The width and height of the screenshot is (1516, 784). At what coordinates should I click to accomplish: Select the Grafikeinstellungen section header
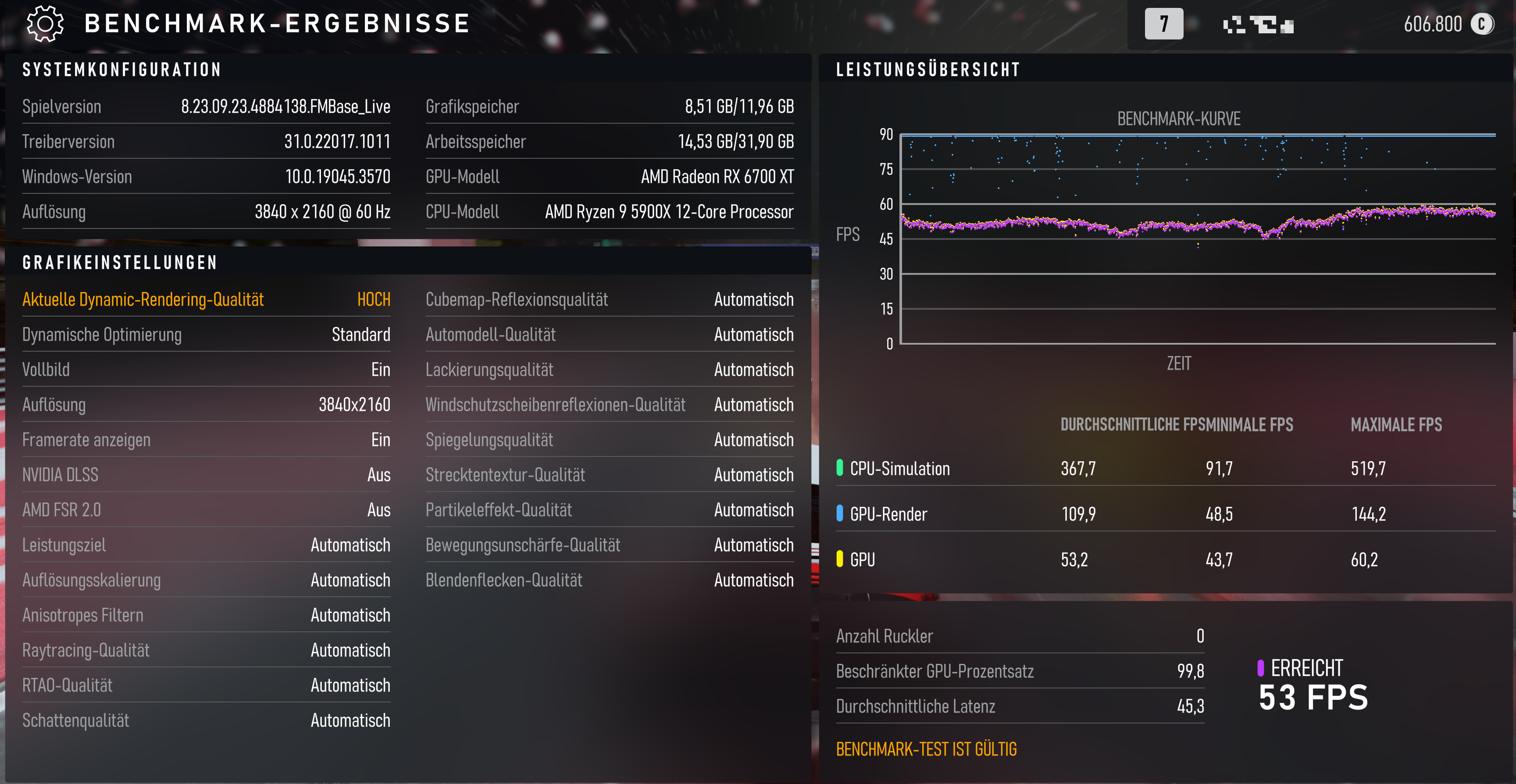pos(119,263)
